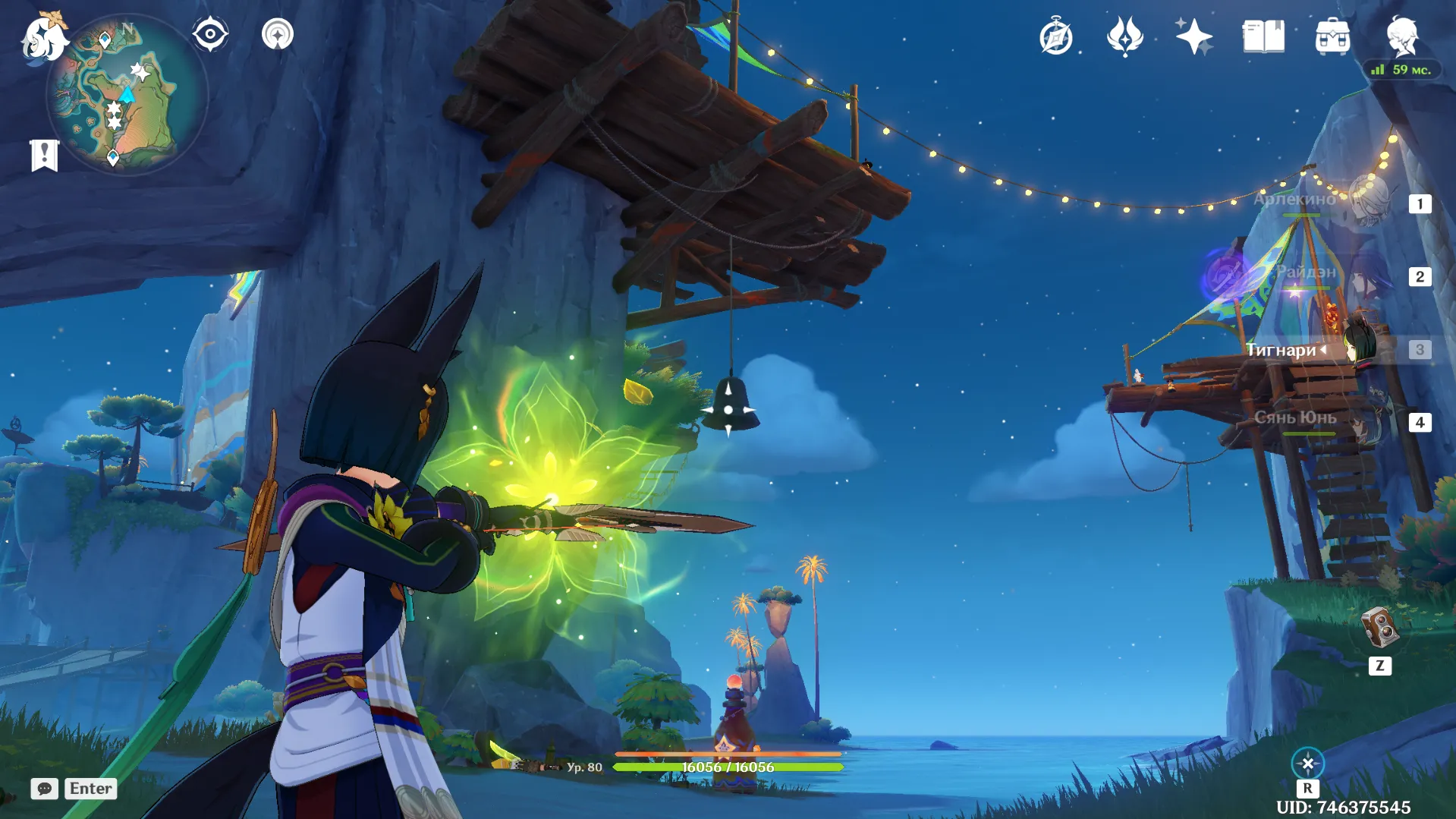
Task: Open the adventurer handbook book icon
Action: pos(1263,37)
